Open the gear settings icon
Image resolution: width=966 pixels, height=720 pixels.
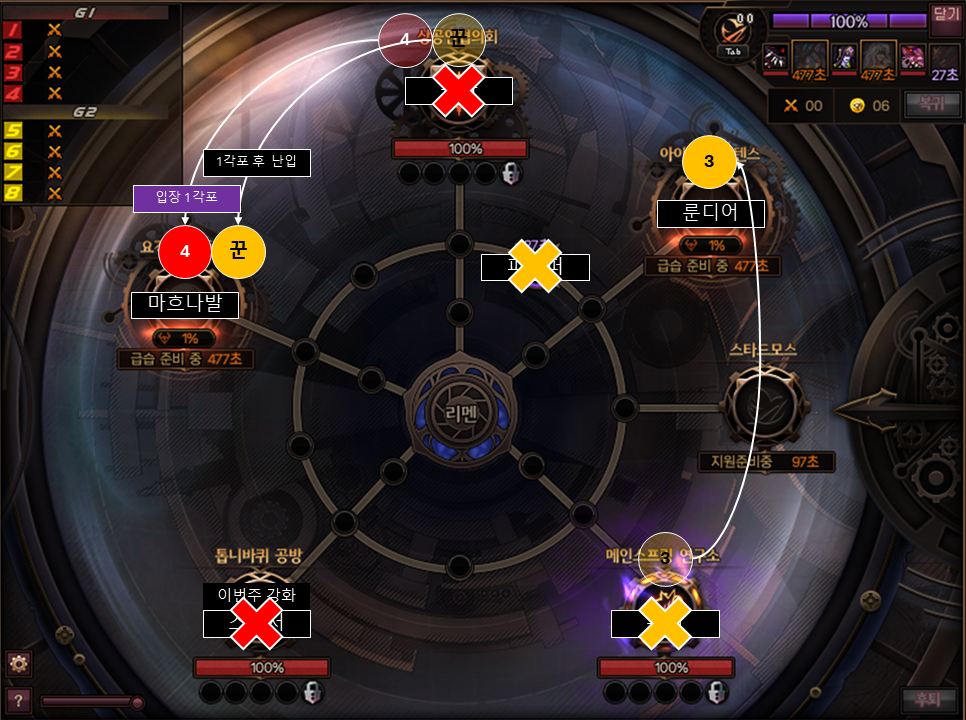pyautogui.click(x=18, y=662)
